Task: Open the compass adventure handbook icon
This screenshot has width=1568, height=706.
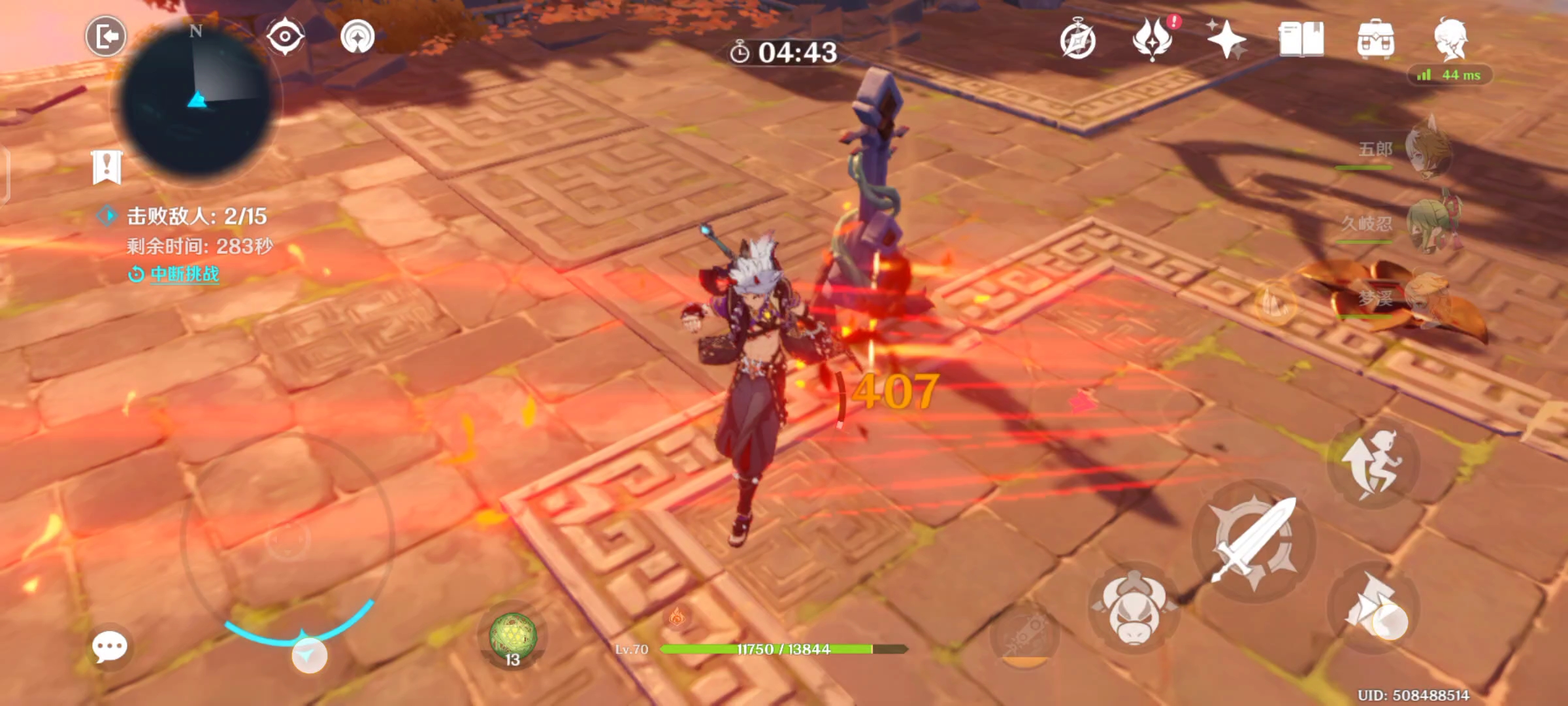Action: pyautogui.click(x=1077, y=41)
